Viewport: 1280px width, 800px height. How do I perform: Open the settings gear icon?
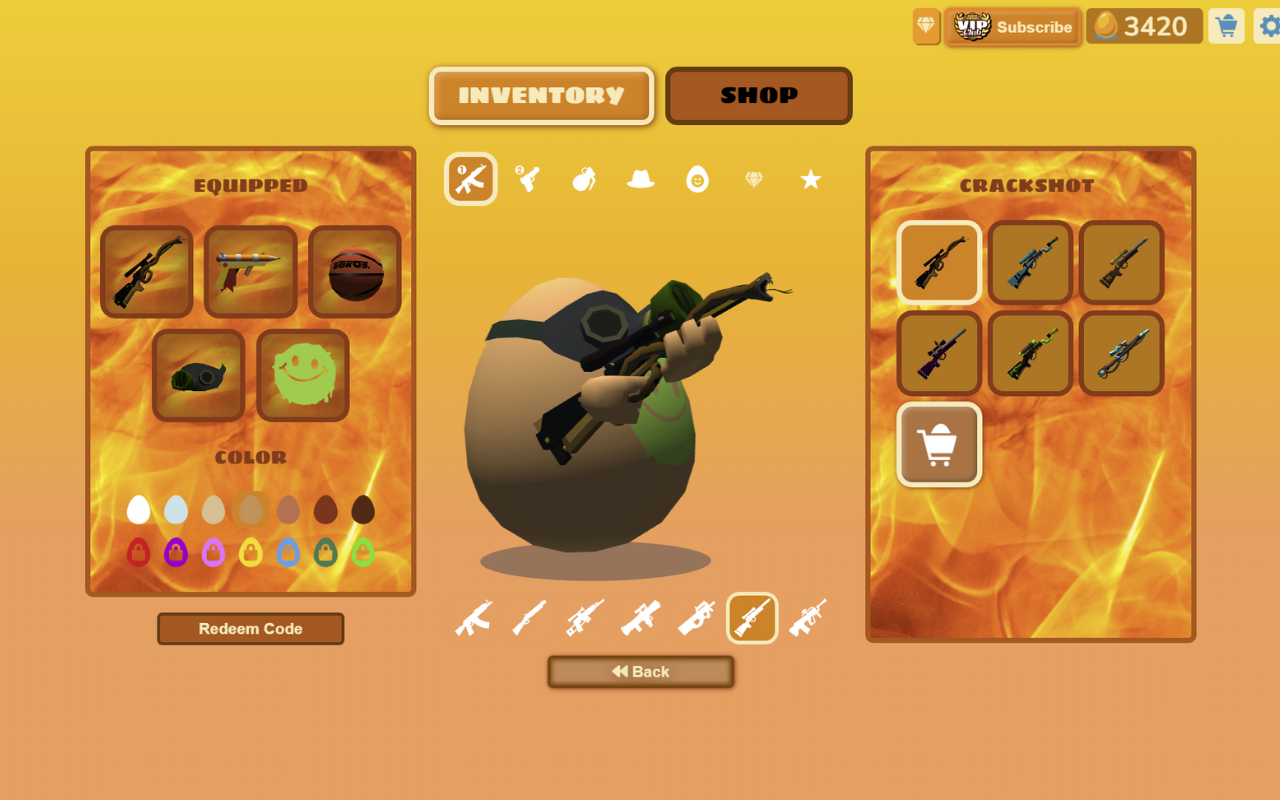[1268, 26]
